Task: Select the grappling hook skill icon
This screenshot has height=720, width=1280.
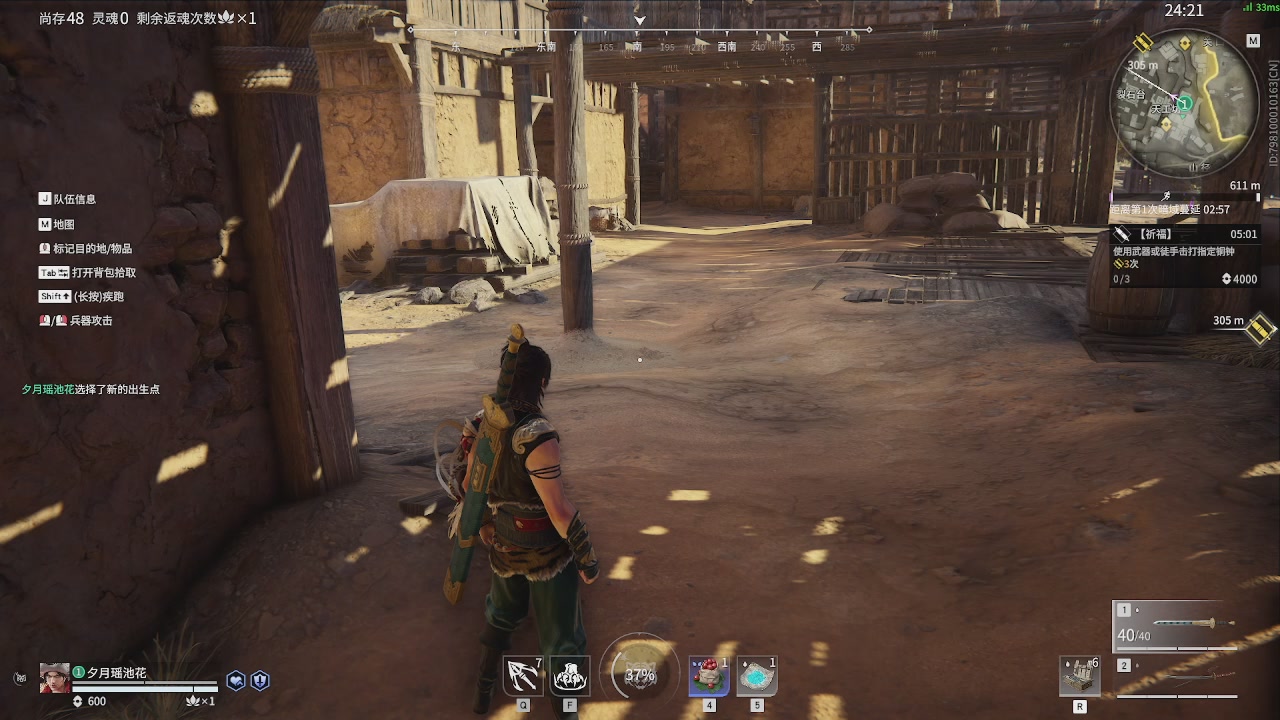Action: (x=523, y=676)
